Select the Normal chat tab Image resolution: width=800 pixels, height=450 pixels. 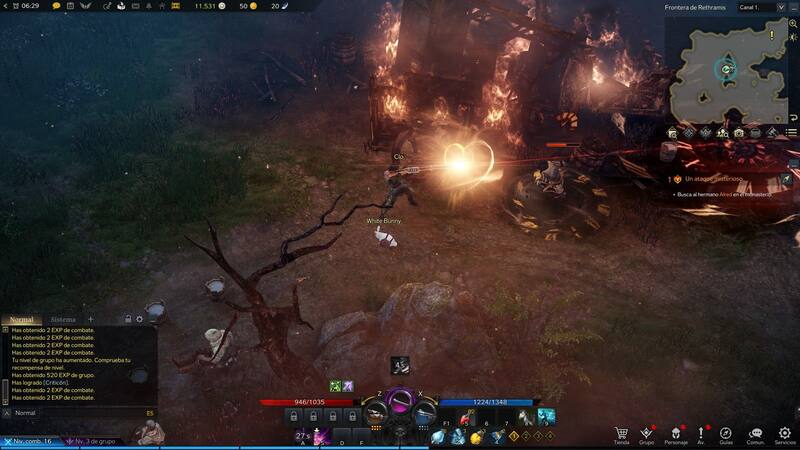21,319
